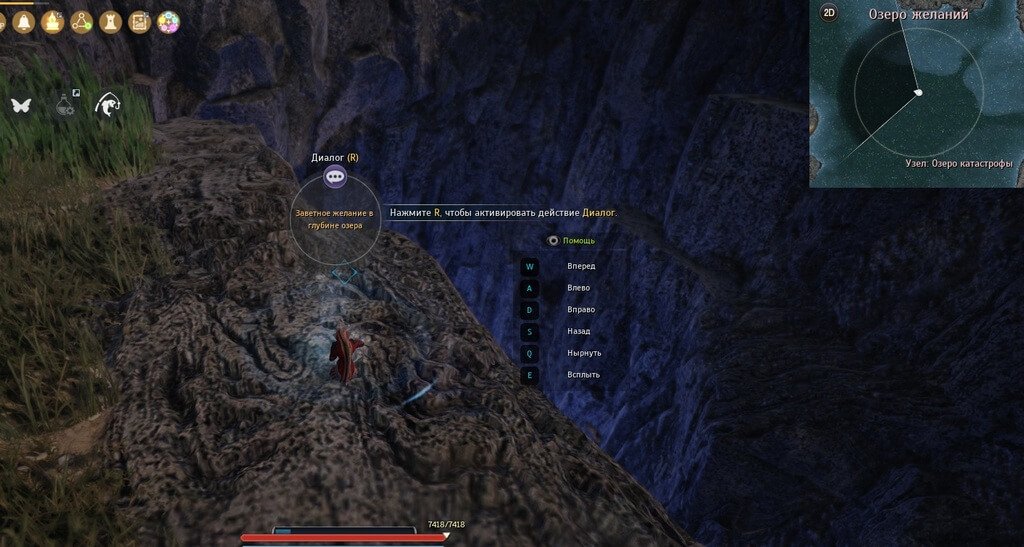Click the Диалог speech bubble icon
The image size is (1024, 547).
pyautogui.click(x=335, y=177)
